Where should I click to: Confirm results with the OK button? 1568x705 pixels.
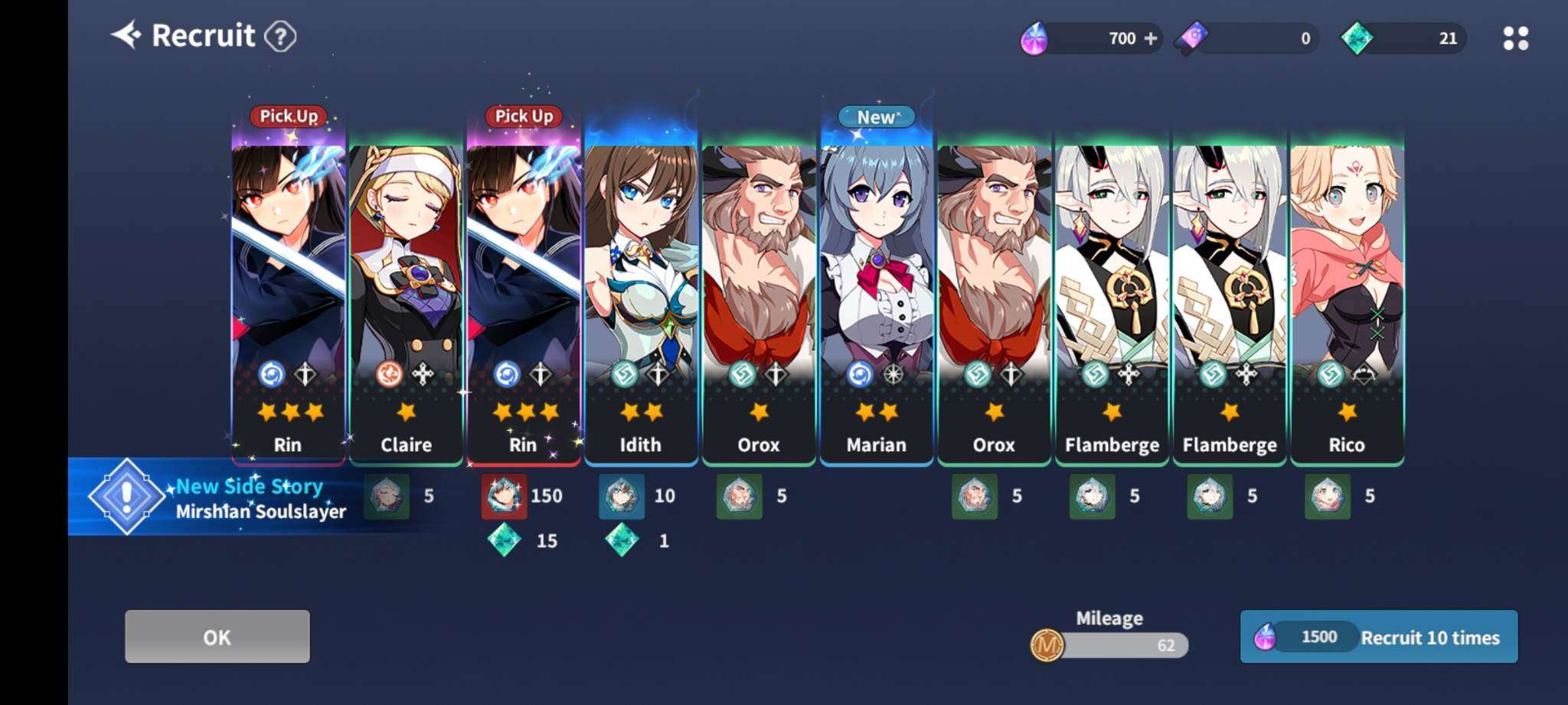coord(217,636)
